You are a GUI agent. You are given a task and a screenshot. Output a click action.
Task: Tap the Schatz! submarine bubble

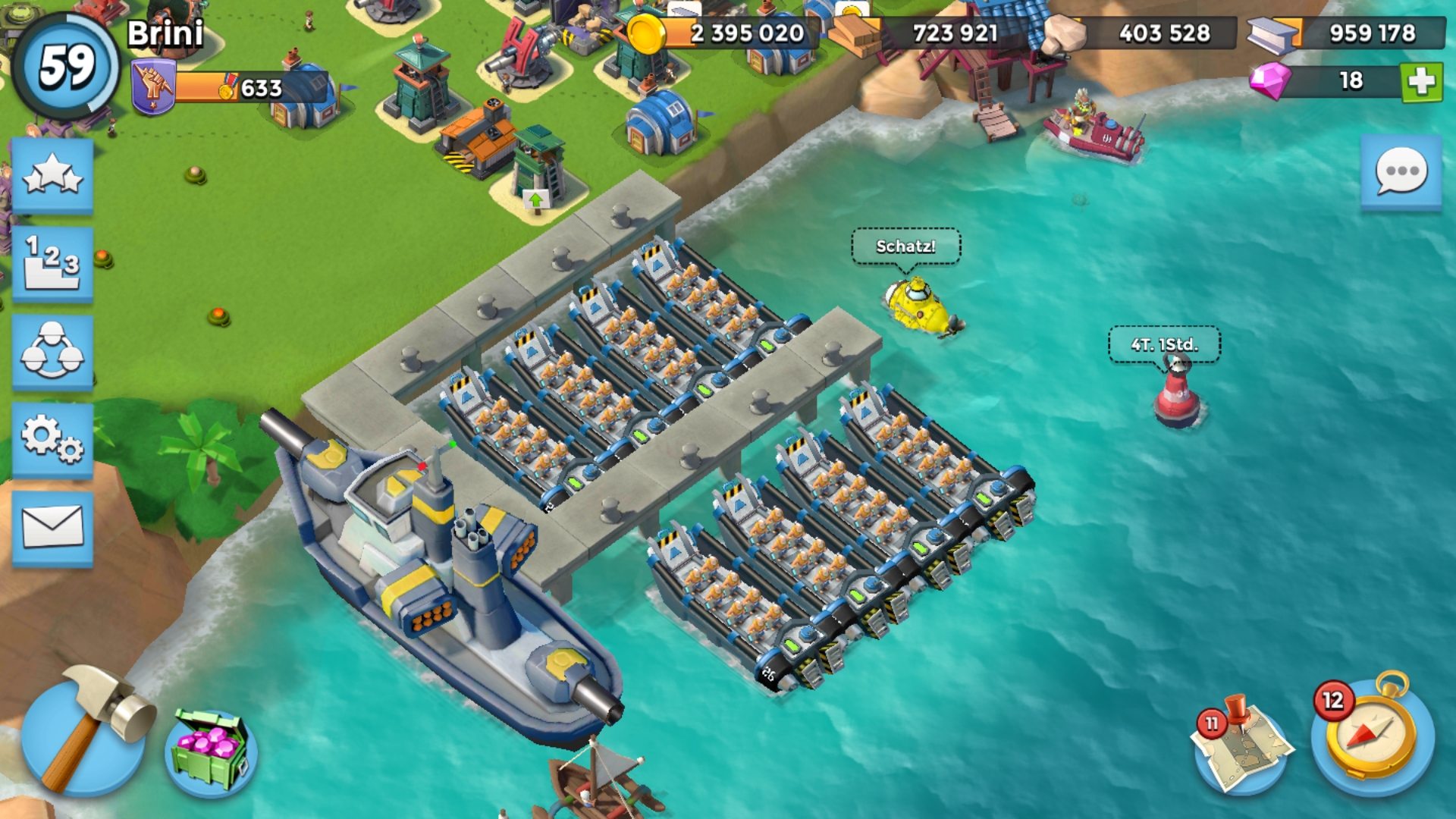pos(905,247)
